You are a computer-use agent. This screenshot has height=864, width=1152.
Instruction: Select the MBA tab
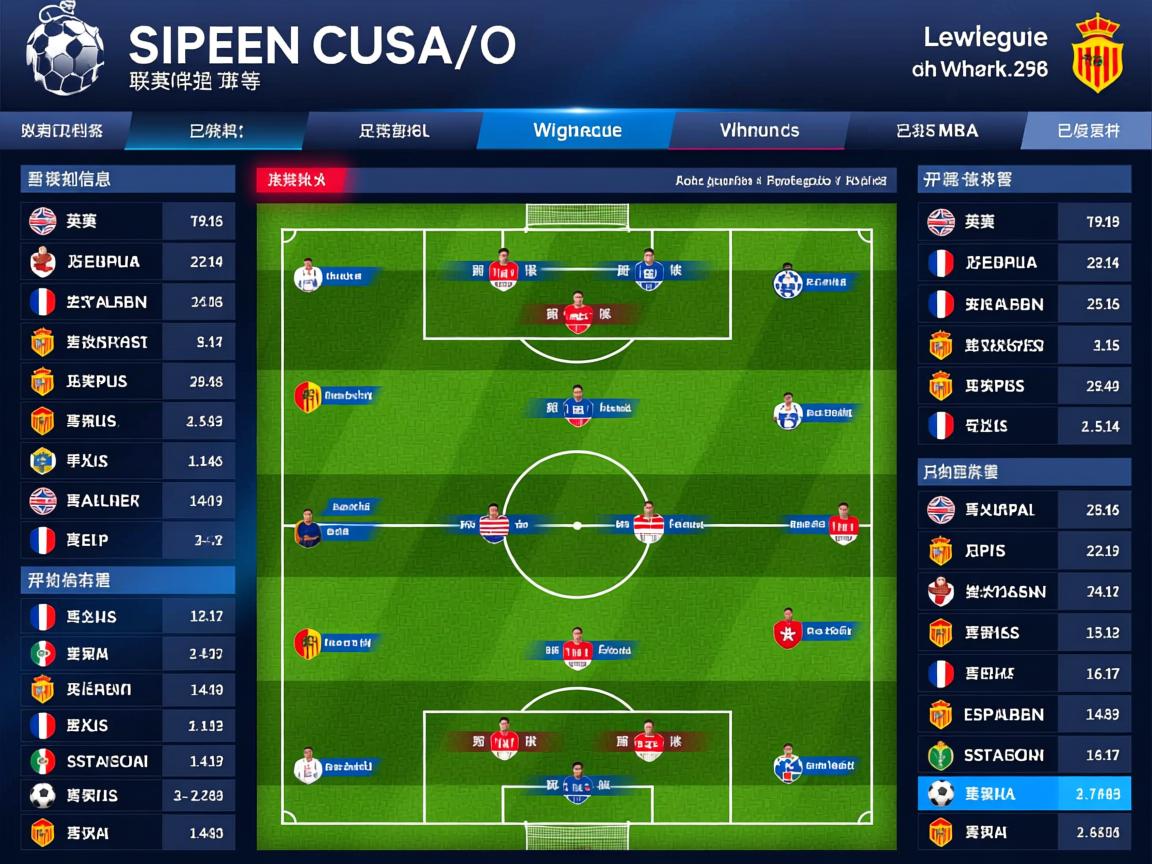(937, 130)
